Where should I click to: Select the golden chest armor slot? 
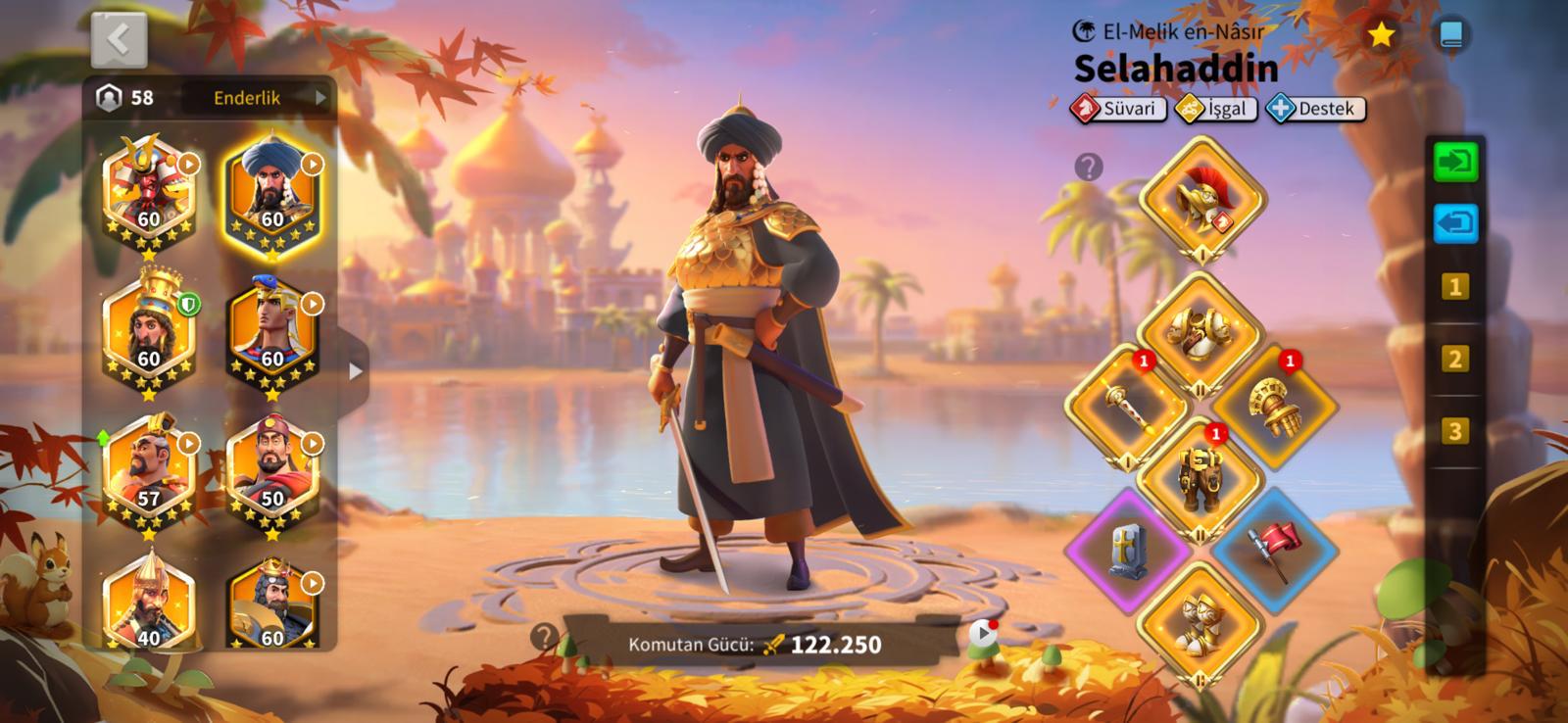[1199, 333]
